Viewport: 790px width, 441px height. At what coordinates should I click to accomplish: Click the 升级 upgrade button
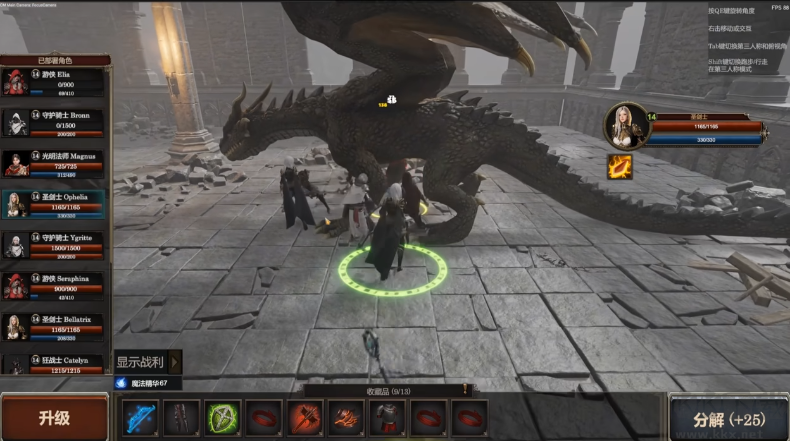(54, 417)
